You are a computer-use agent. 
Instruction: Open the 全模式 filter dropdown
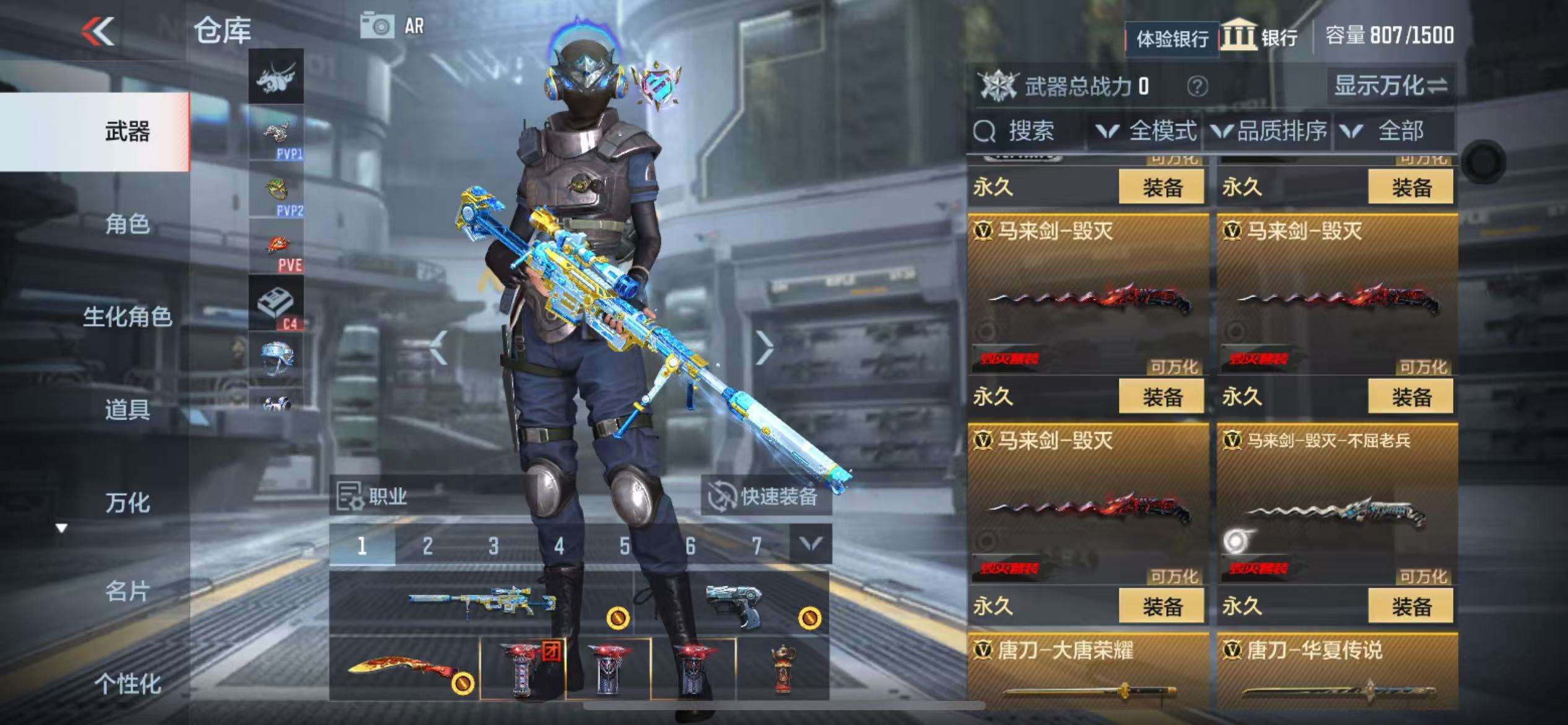point(1146,131)
